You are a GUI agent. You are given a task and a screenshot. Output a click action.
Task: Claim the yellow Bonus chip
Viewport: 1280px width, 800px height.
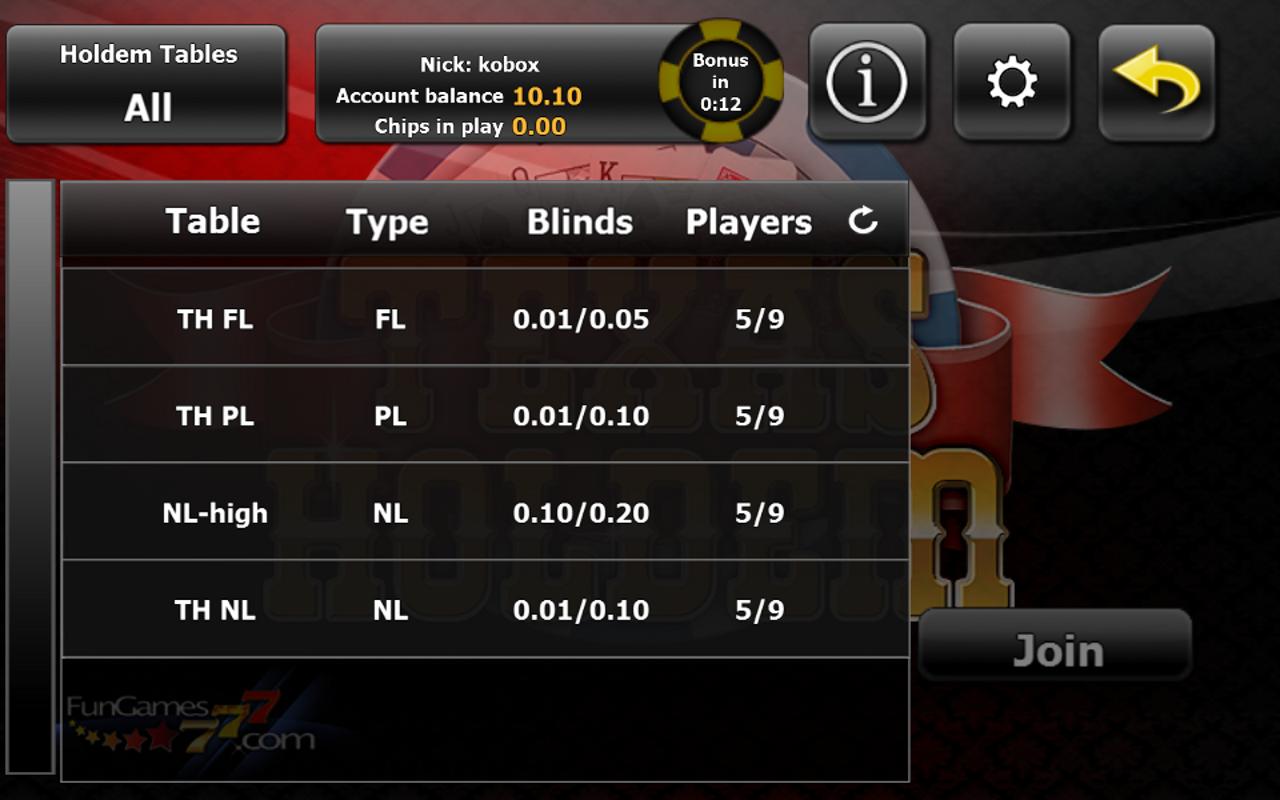click(720, 82)
